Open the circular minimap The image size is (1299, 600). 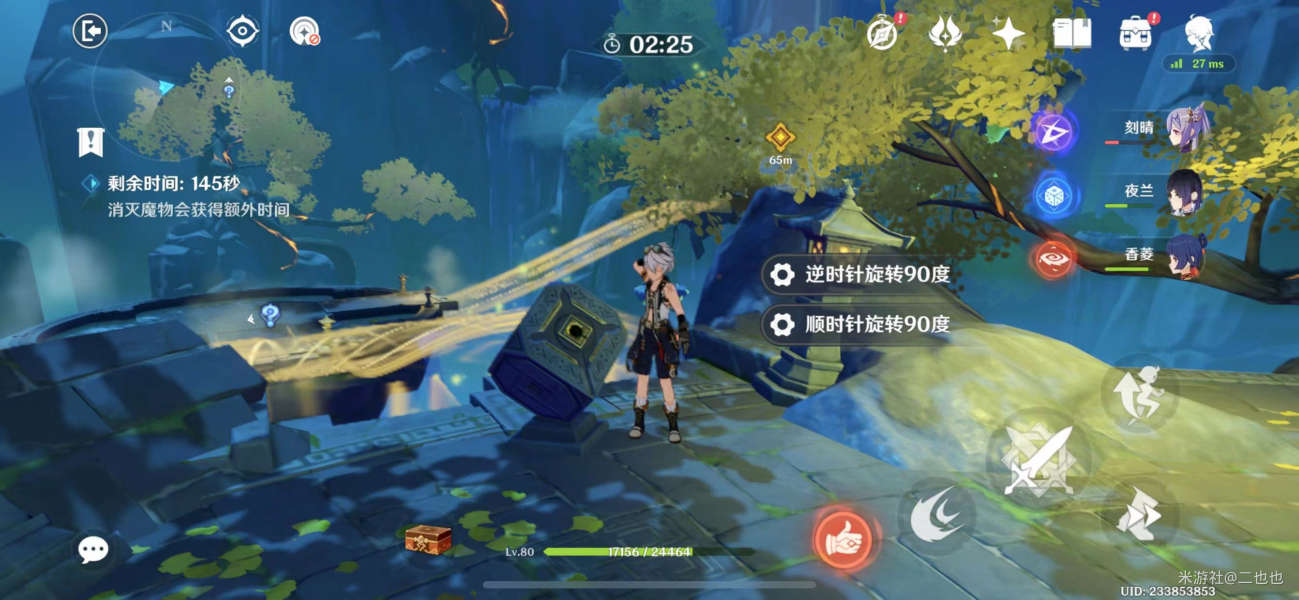click(165, 90)
